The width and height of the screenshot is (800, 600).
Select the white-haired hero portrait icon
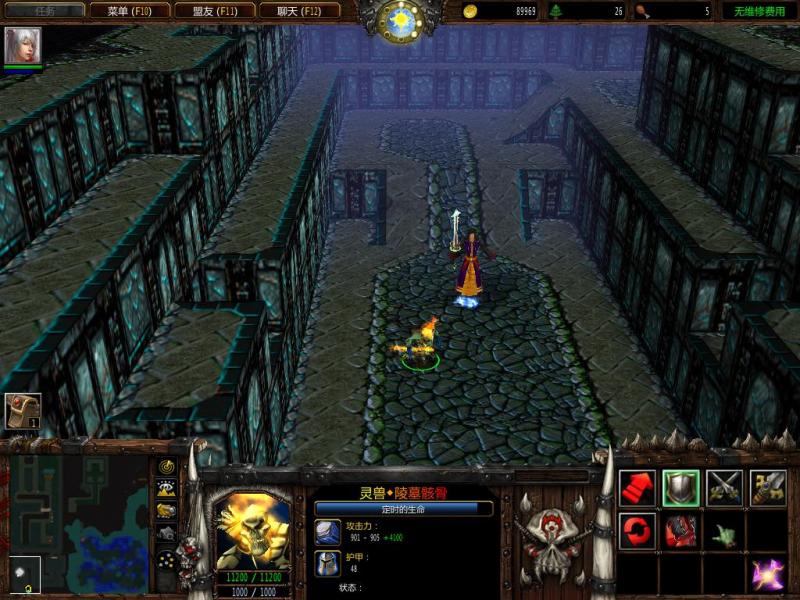tap(19, 46)
